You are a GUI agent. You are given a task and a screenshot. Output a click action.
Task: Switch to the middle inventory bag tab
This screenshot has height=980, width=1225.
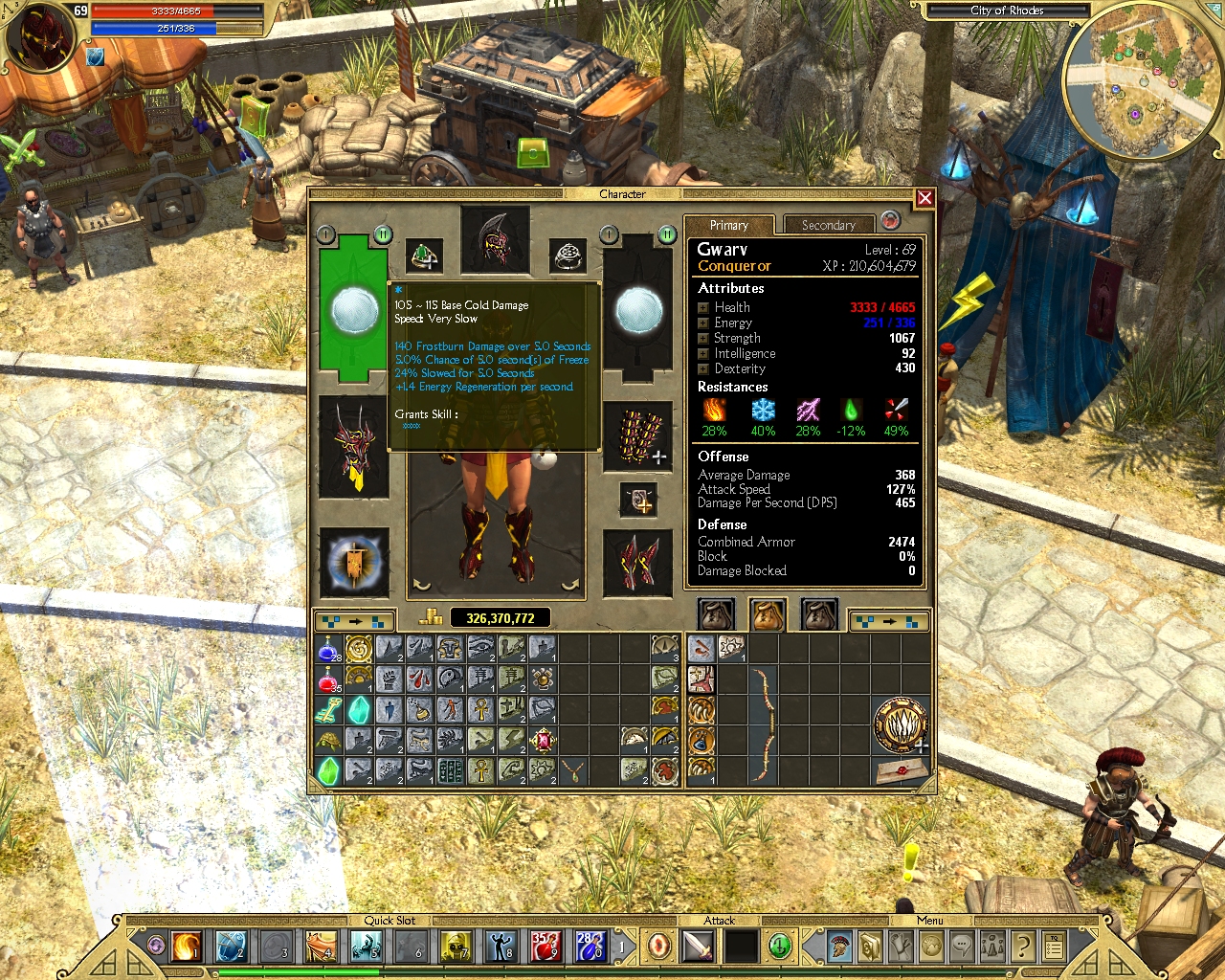click(x=768, y=613)
